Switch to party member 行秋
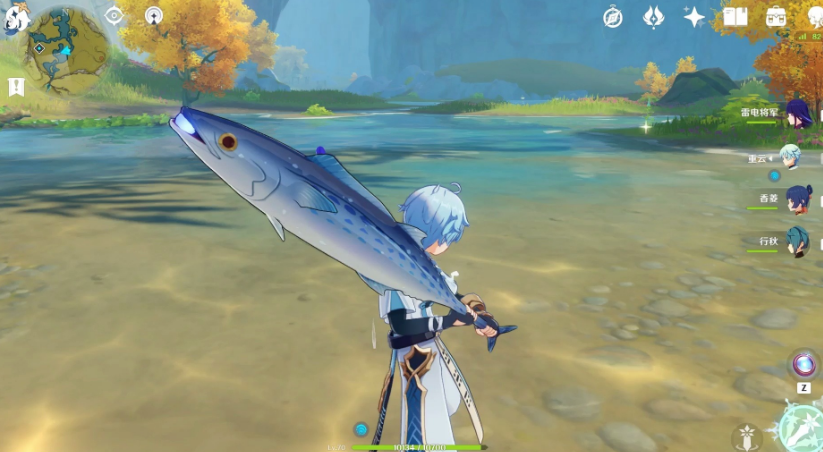Image resolution: width=823 pixels, height=452 pixels. click(797, 241)
